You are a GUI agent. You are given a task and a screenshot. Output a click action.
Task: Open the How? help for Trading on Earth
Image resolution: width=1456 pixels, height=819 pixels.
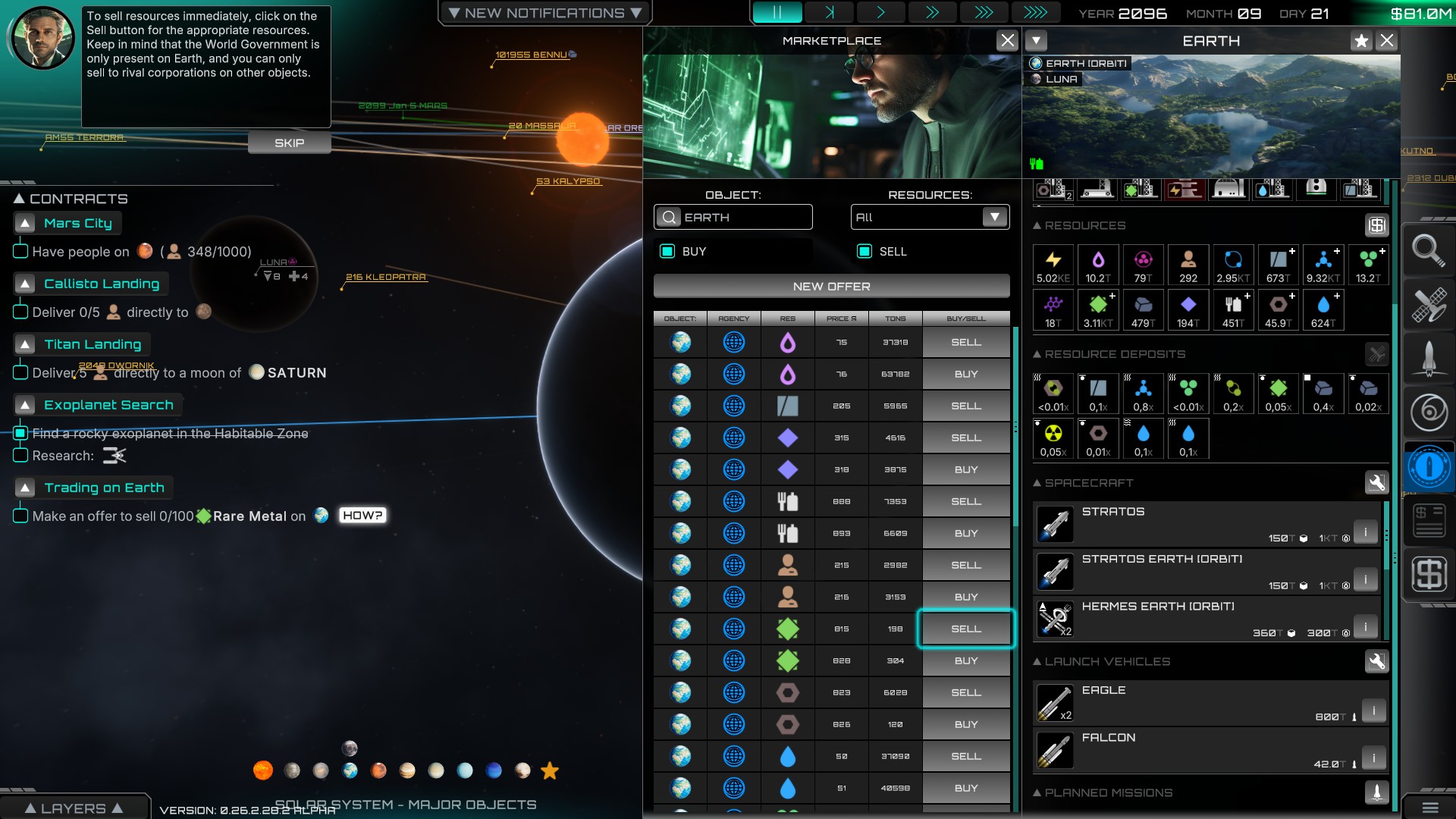pos(362,516)
